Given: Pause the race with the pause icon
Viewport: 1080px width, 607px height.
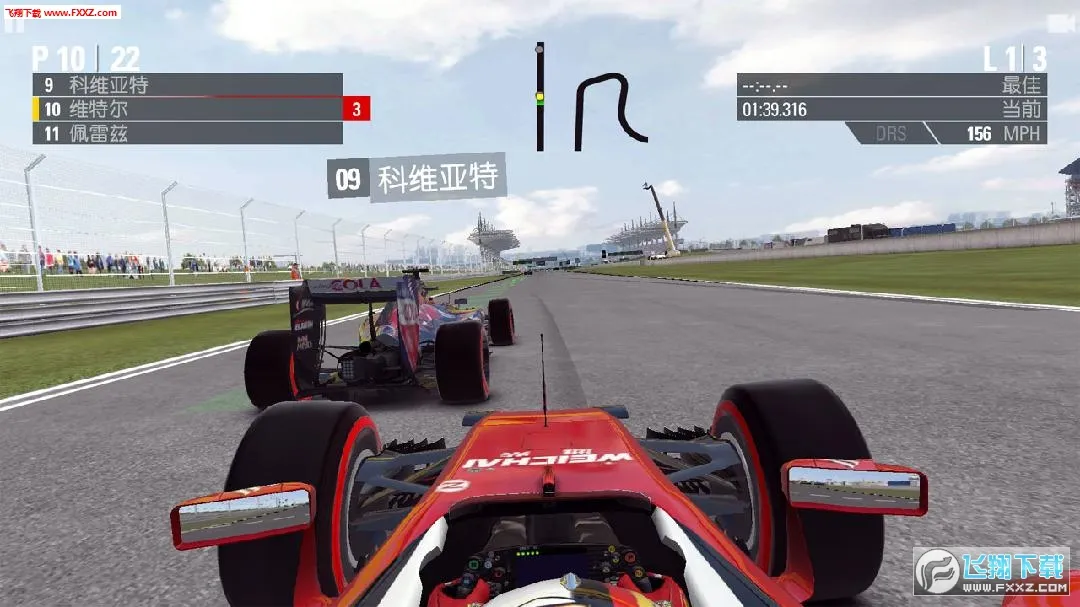Looking at the screenshot, I should click(13, 26).
